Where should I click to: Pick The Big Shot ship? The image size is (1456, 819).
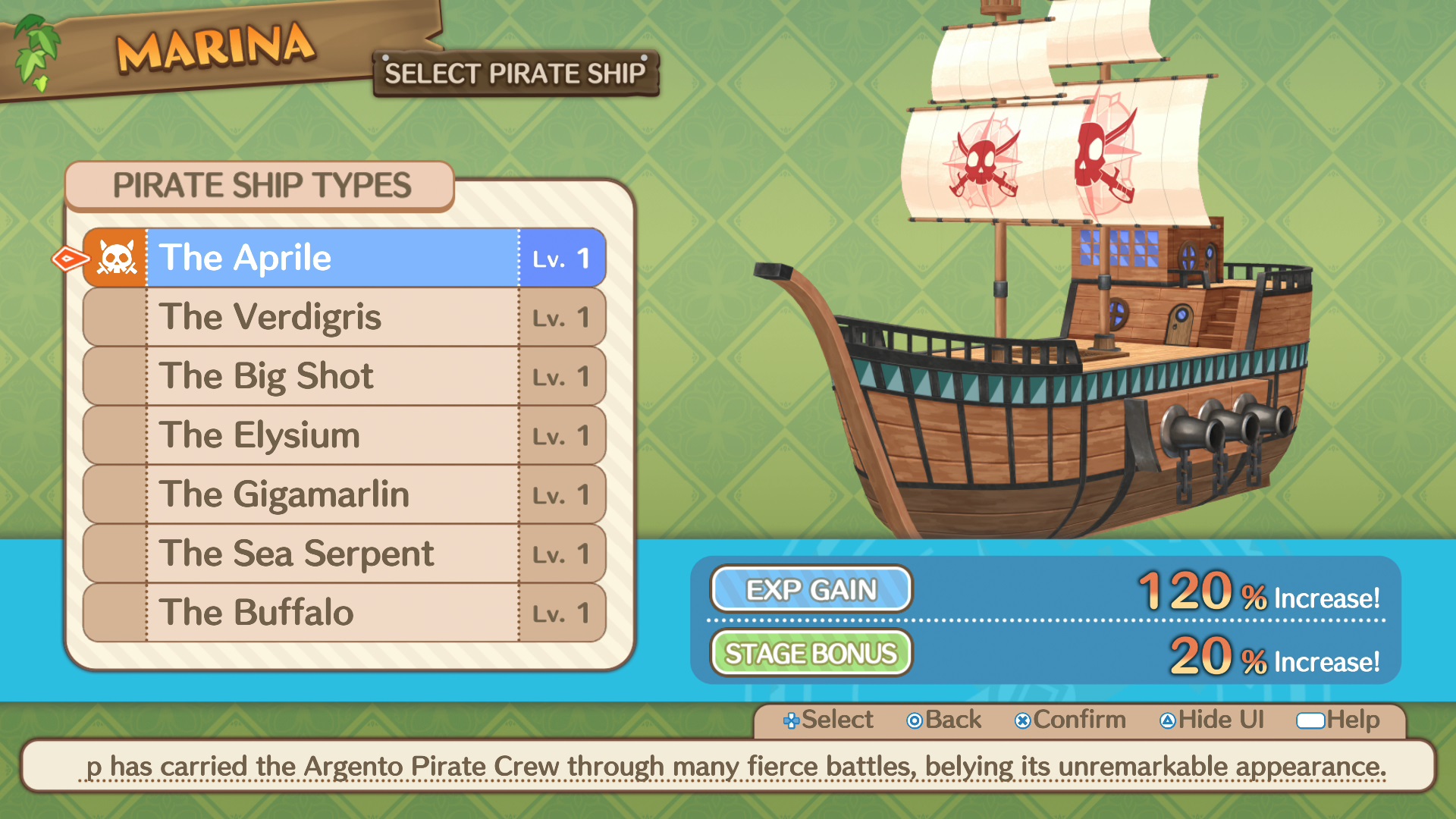click(x=334, y=376)
